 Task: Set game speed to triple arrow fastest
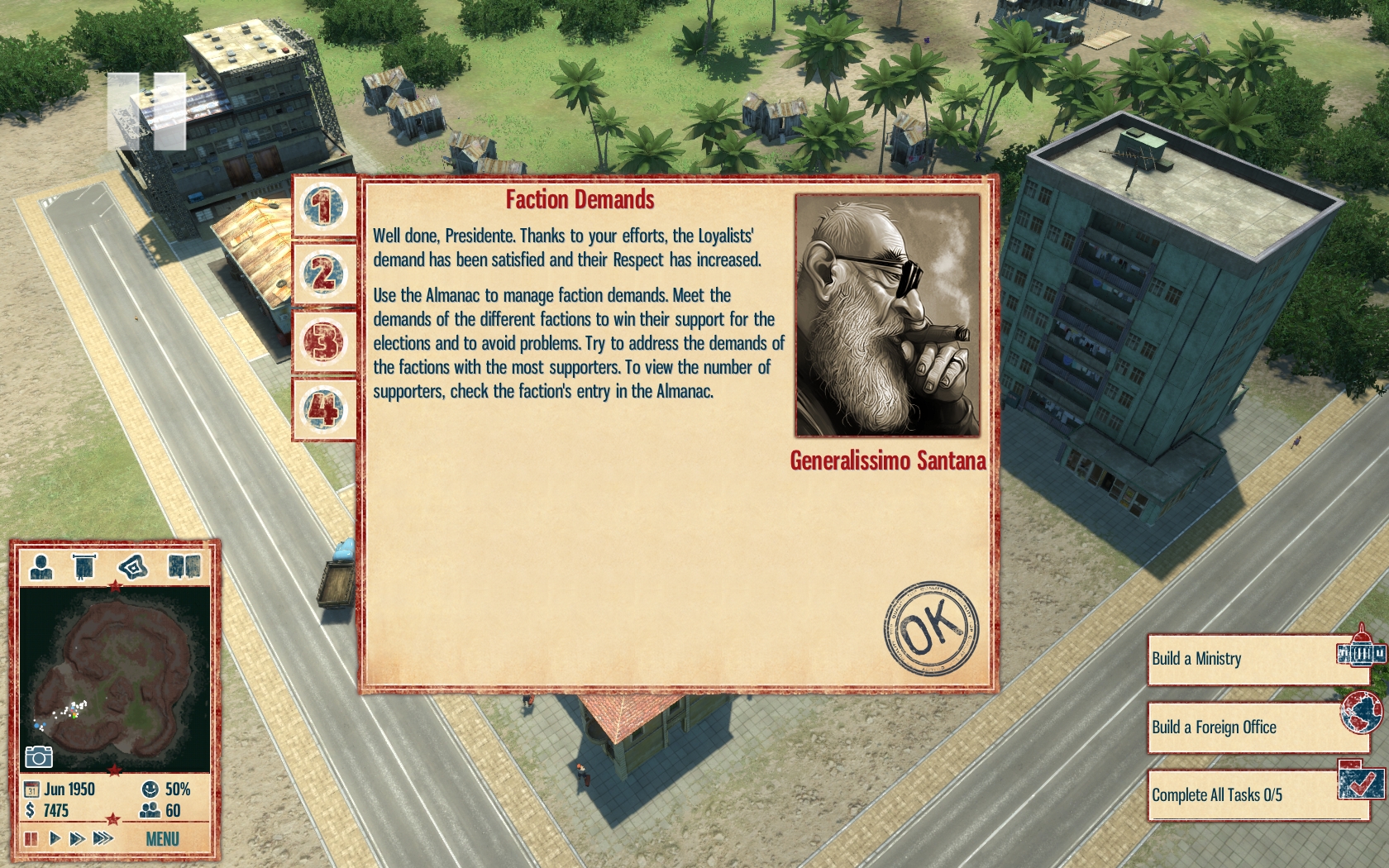103,839
